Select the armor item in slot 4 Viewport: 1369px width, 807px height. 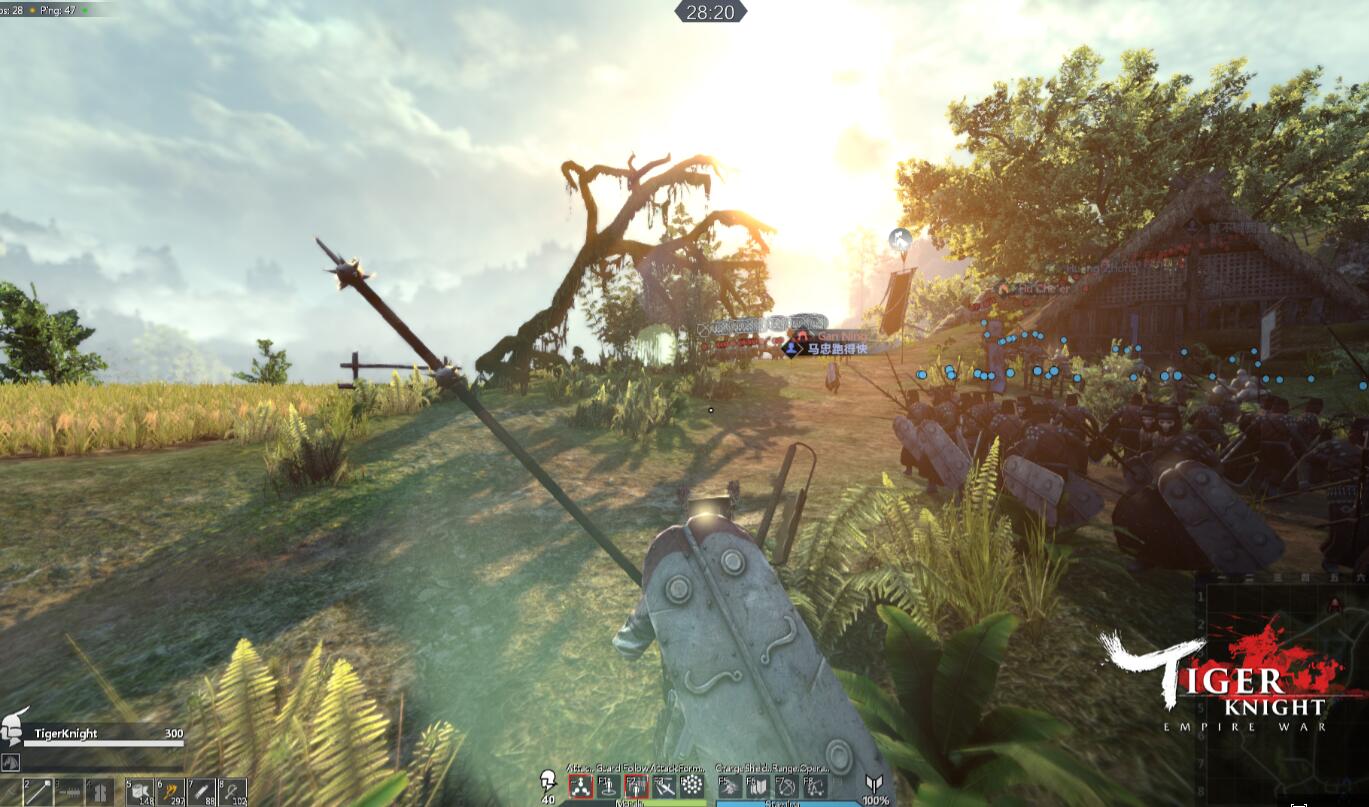pyautogui.click(x=100, y=792)
